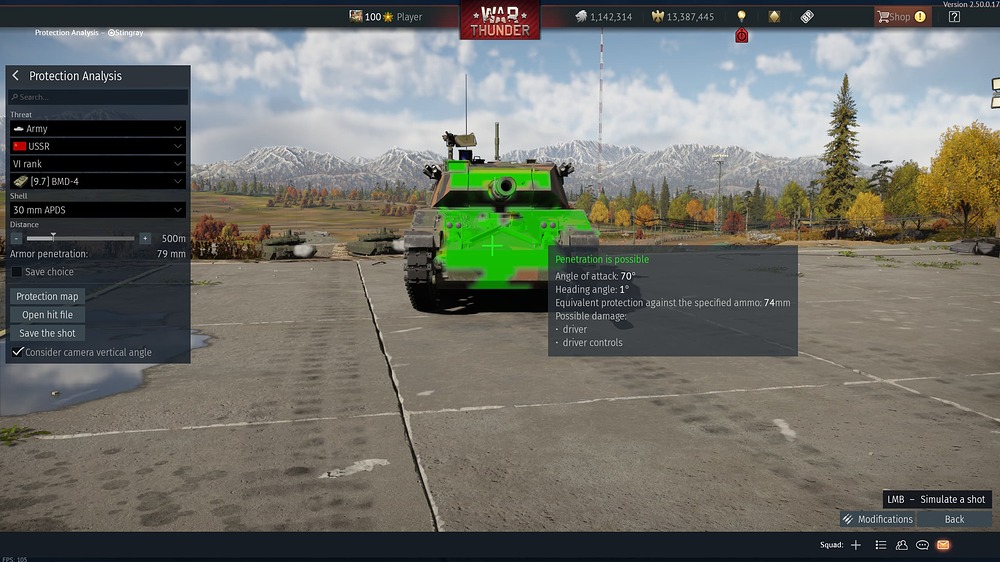Save the shot
The image size is (1000, 562).
coord(47,333)
